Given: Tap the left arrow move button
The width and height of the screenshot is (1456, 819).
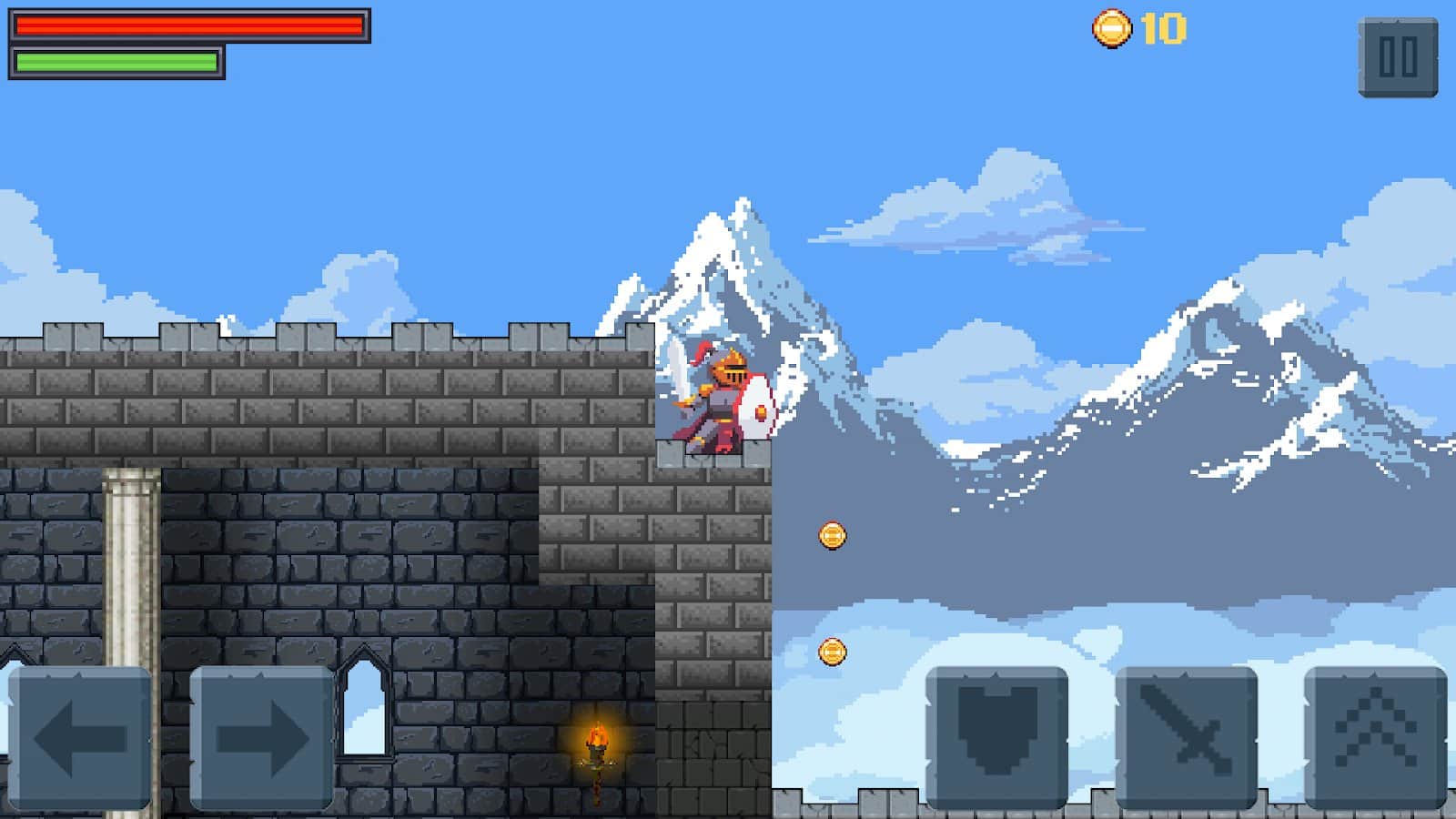Looking at the screenshot, I should [x=80, y=737].
